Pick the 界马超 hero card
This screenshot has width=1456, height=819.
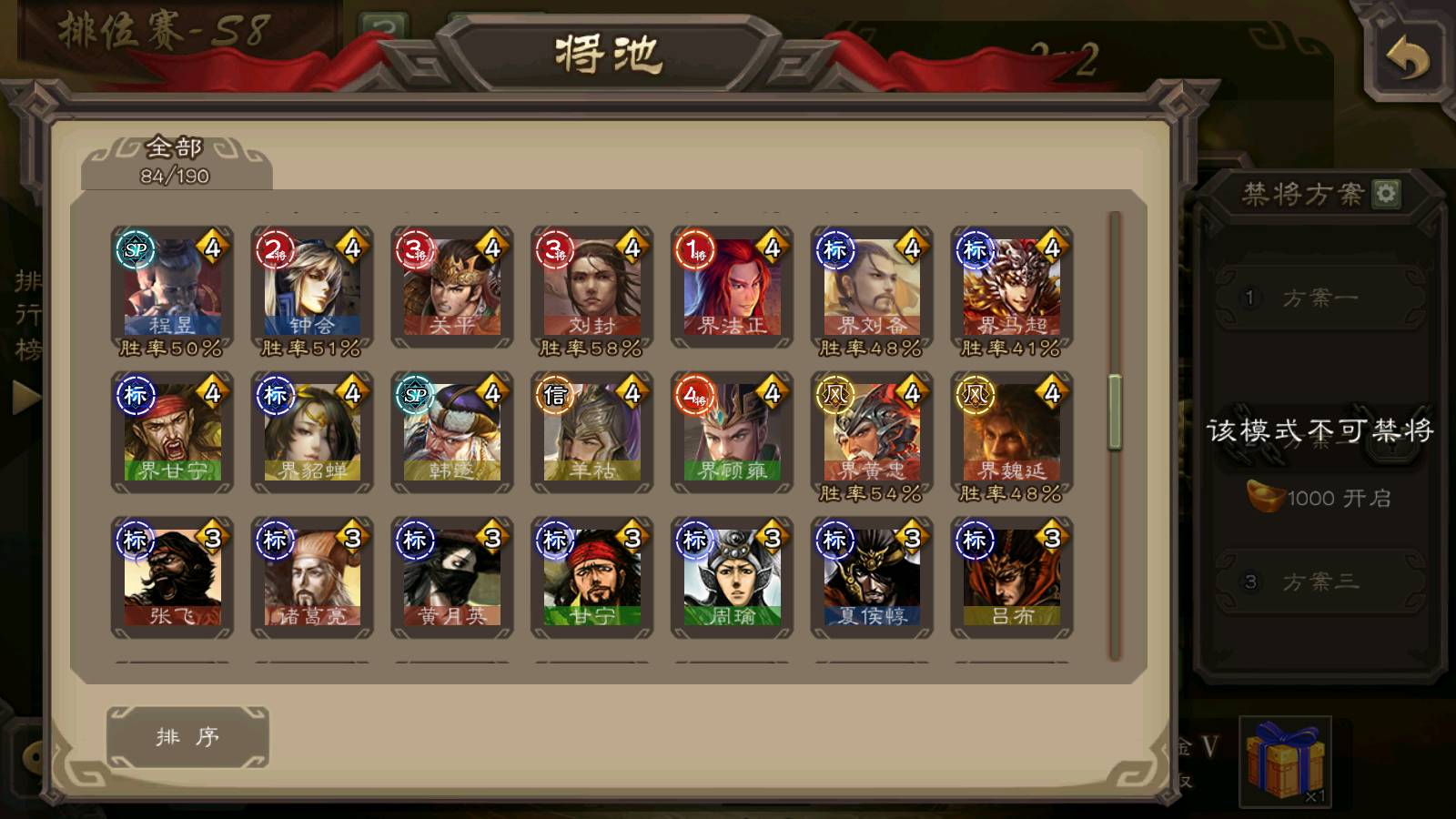[1012, 288]
